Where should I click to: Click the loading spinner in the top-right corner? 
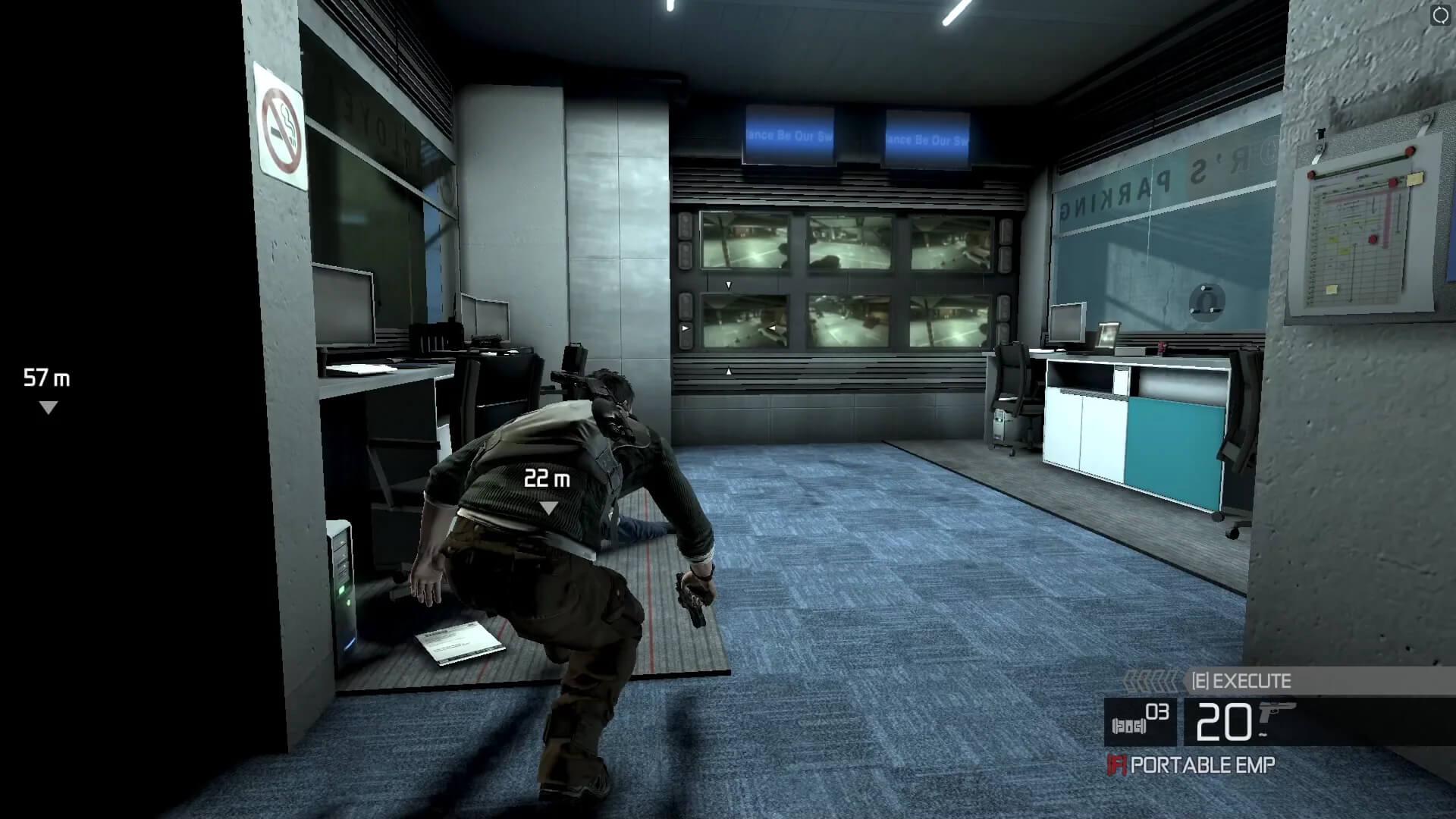pos(1441,14)
